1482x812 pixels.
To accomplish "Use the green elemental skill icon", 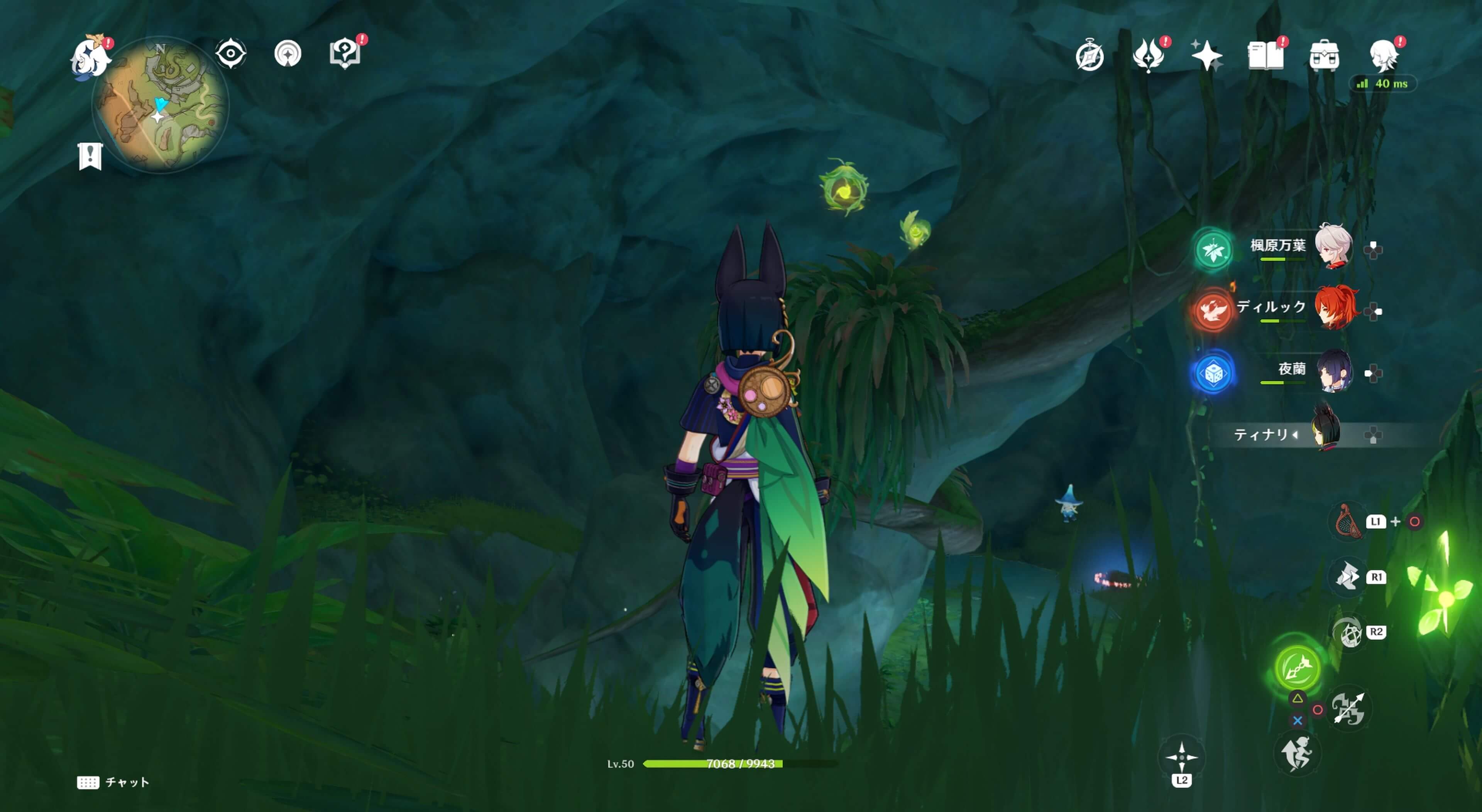I will [1297, 667].
